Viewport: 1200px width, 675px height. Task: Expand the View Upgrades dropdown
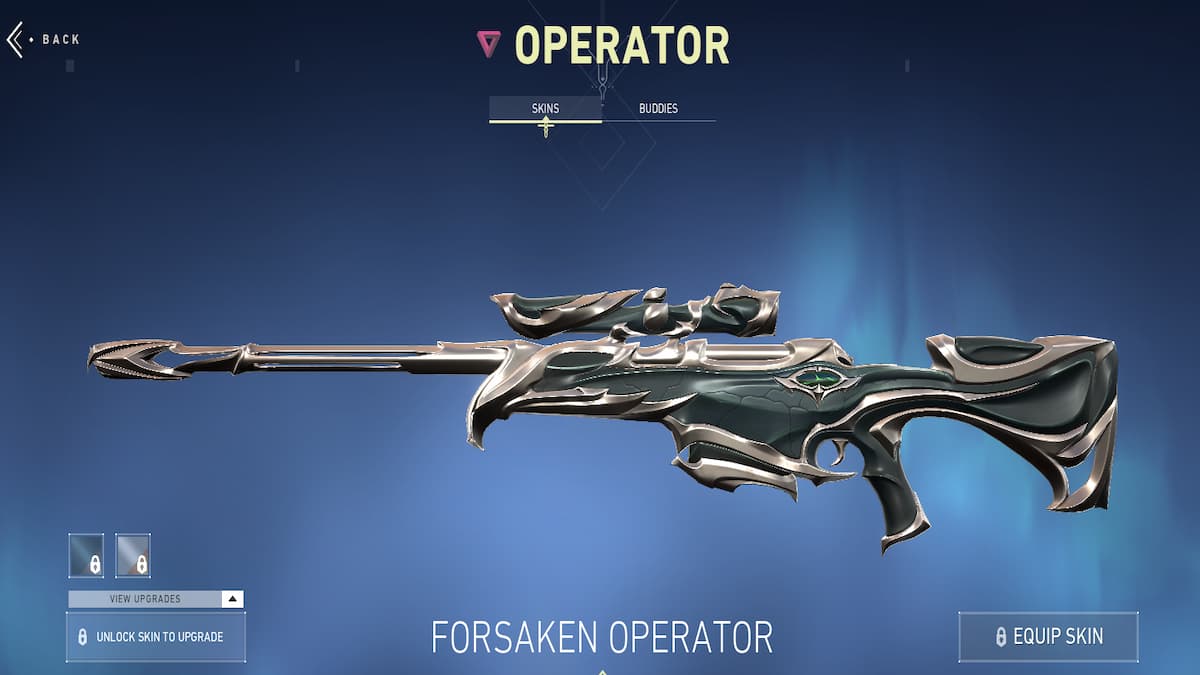[156, 599]
